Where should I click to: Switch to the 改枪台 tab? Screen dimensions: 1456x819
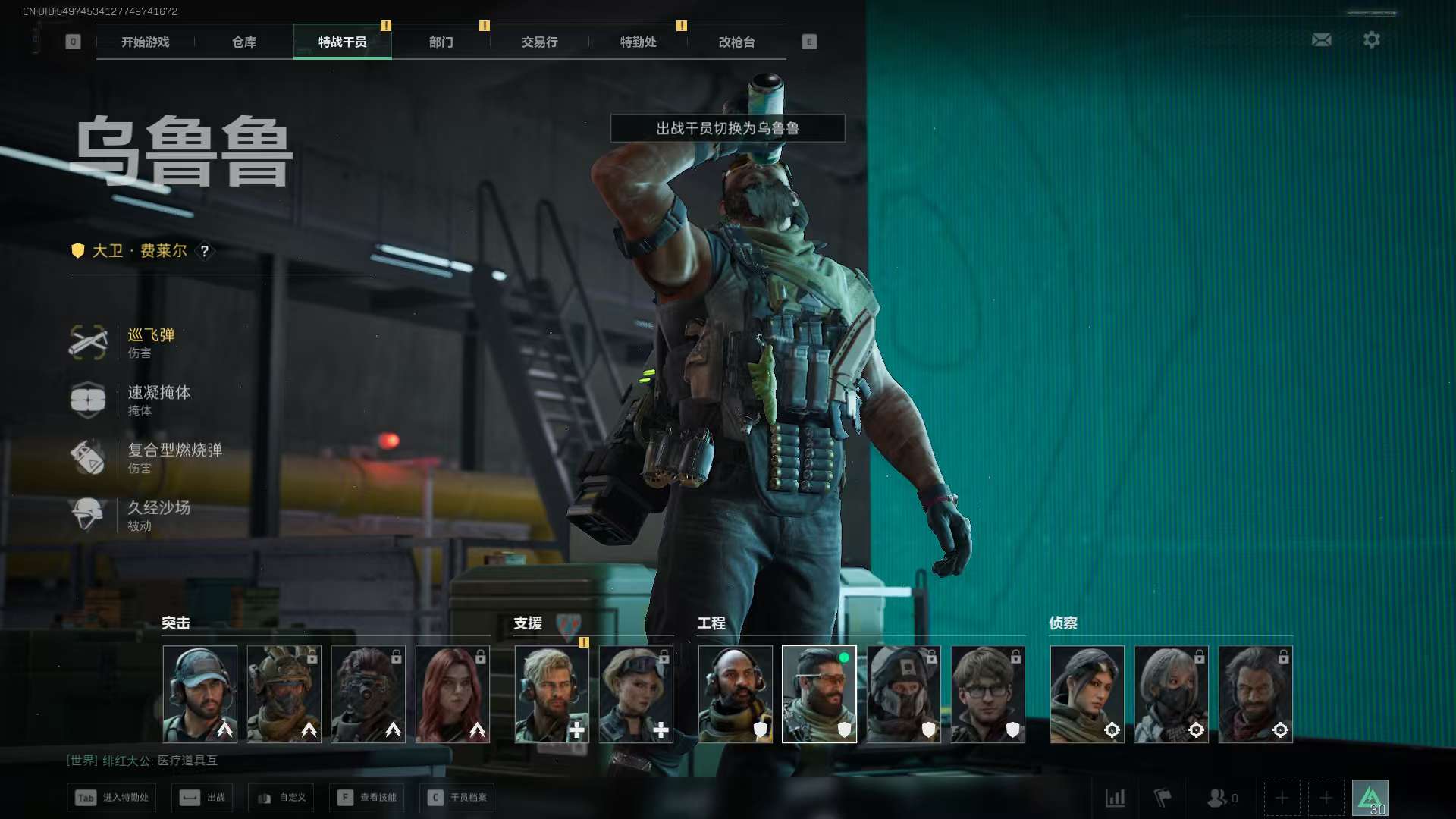(737, 42)
